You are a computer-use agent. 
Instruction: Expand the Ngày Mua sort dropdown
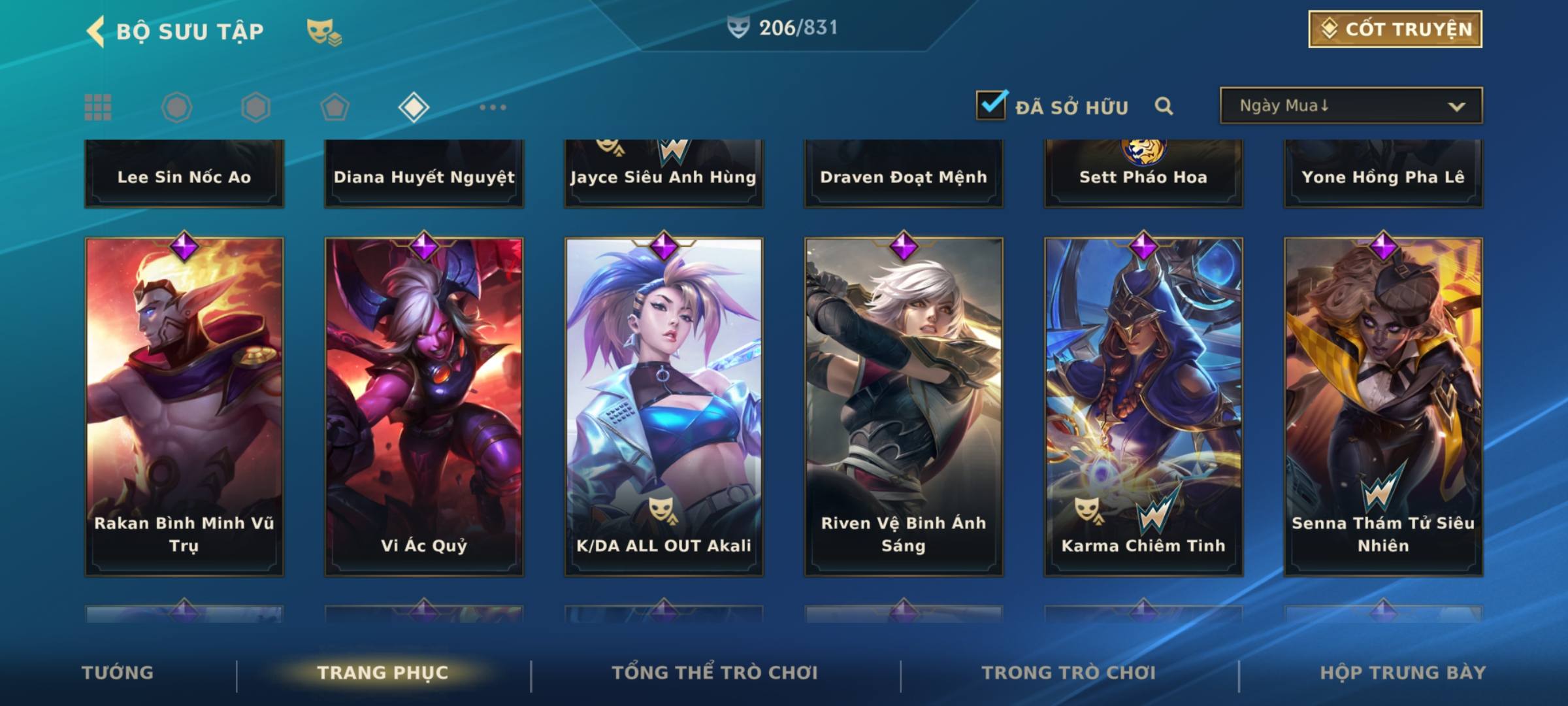coord(1350,106)
